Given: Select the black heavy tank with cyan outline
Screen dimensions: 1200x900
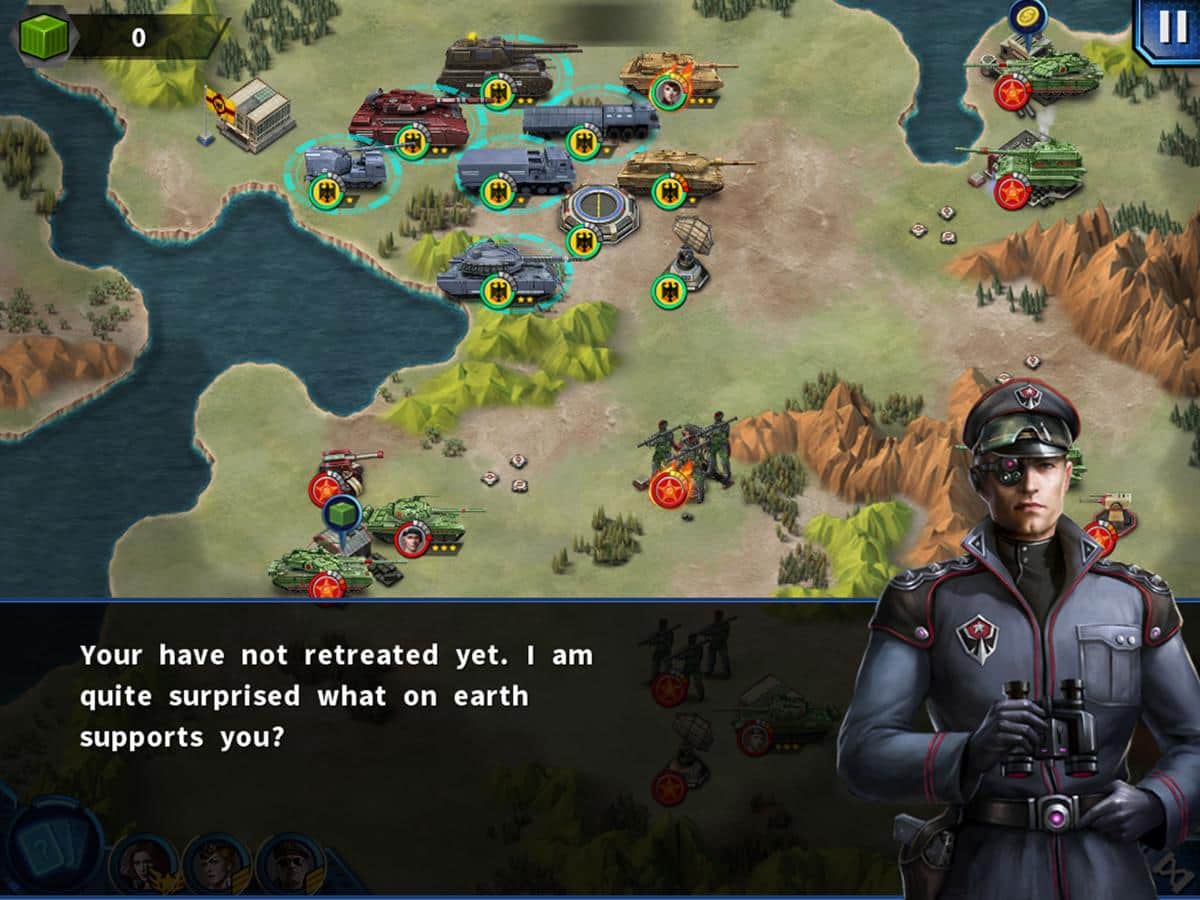Looking at the screenshot, I should click(x=495, y=67).
